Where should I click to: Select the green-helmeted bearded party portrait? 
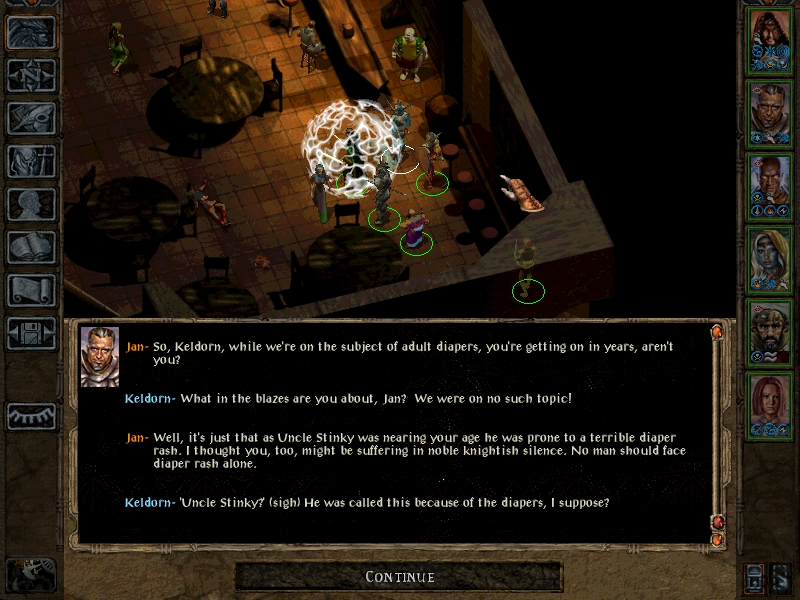click(769, 332)
